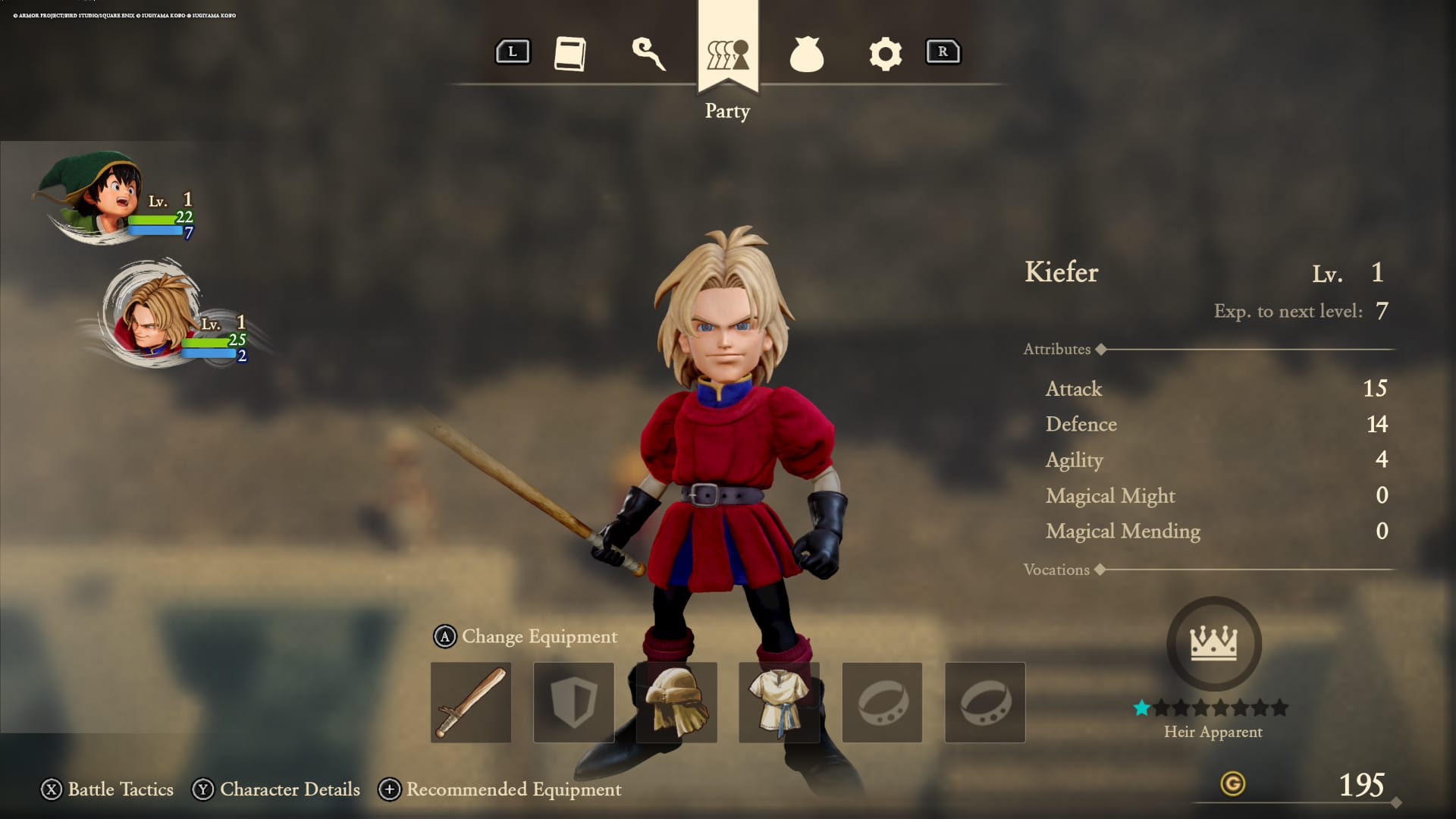This screenshot has height=819, width=1456.
Task: Open the item bag menu
Action: coord(806,53)
